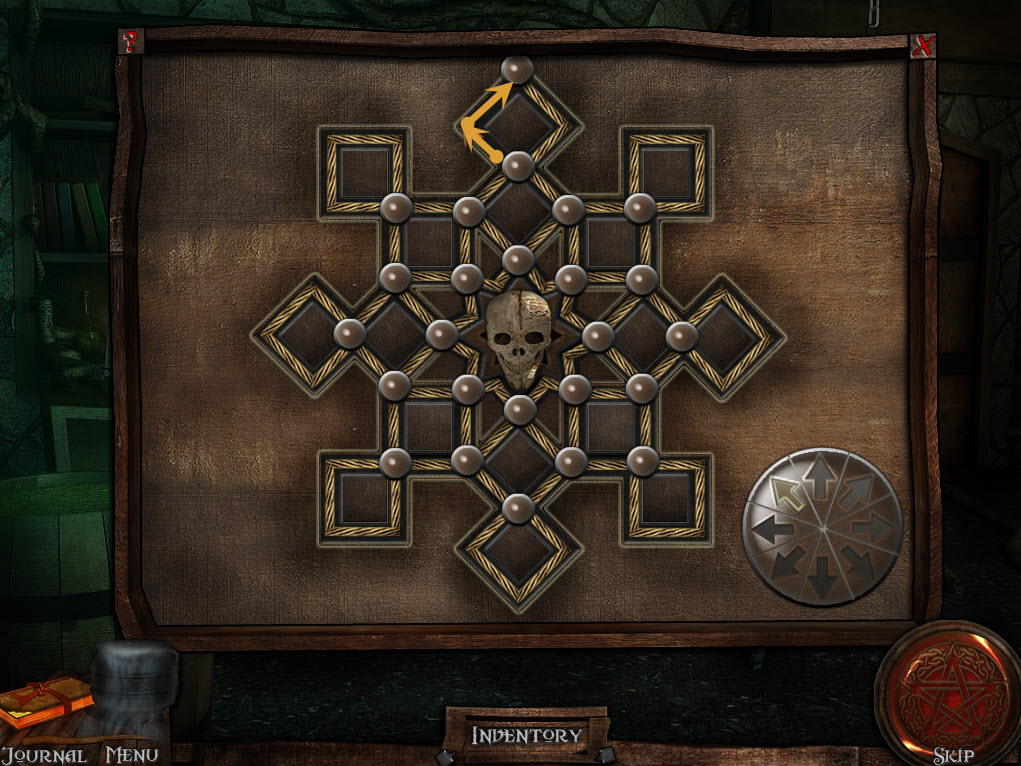Open the Inventory panel
1021x766 pixels.
pyautogui.click(x=526, y=736)
